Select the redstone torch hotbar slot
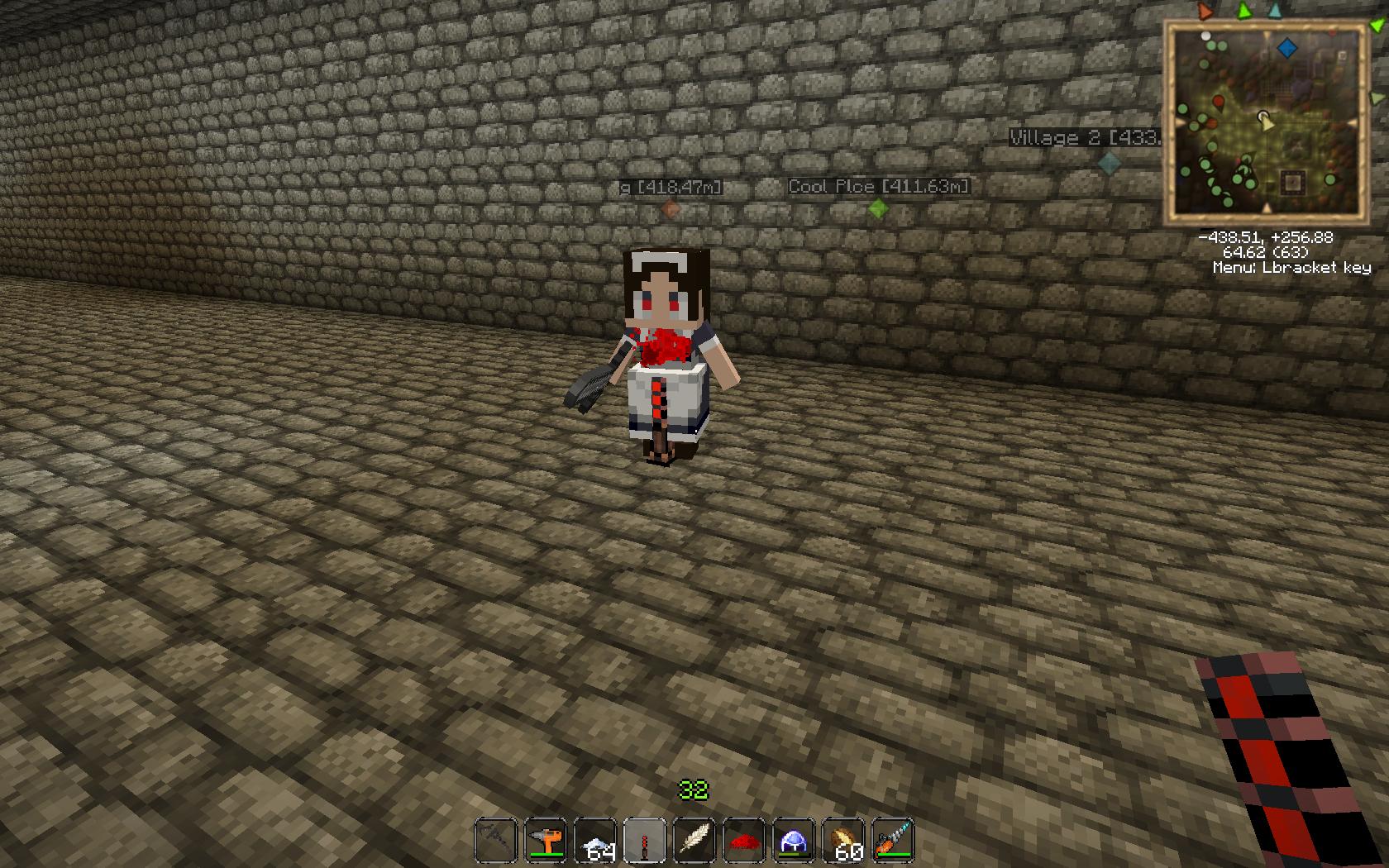1389x868 pixels. pos(643,837)
